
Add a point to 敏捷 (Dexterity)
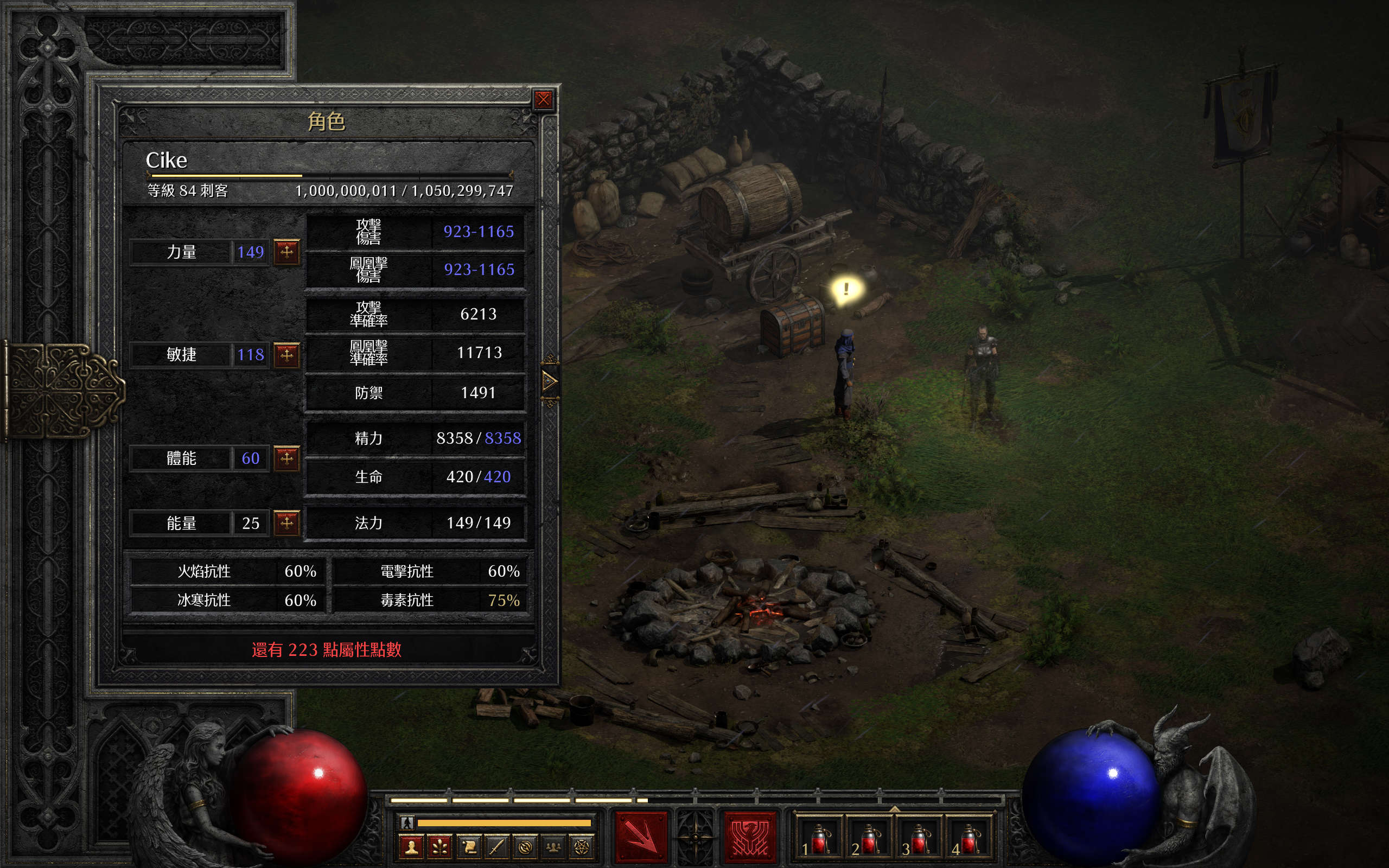(286, 354)
